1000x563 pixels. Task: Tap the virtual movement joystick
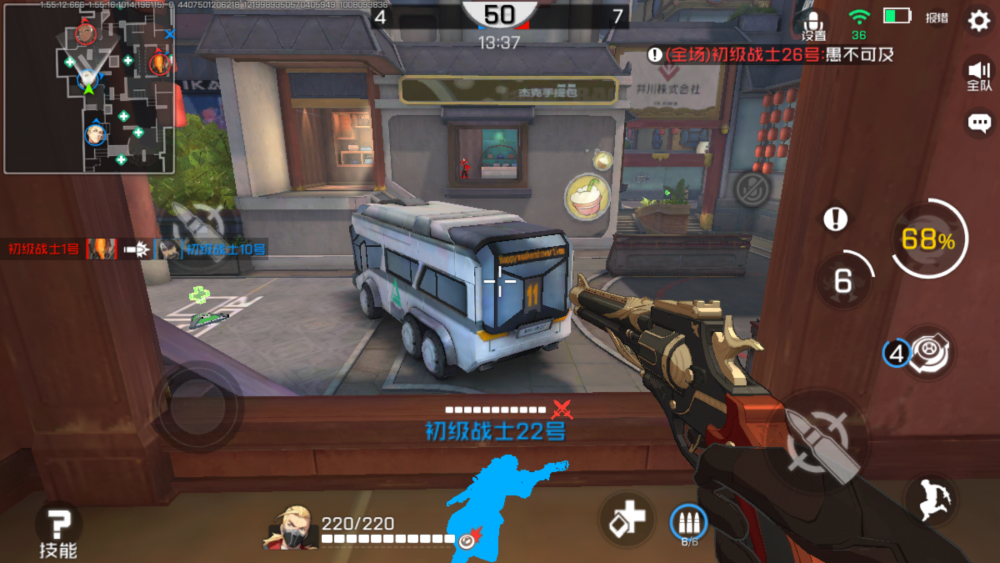click(198, 408)
